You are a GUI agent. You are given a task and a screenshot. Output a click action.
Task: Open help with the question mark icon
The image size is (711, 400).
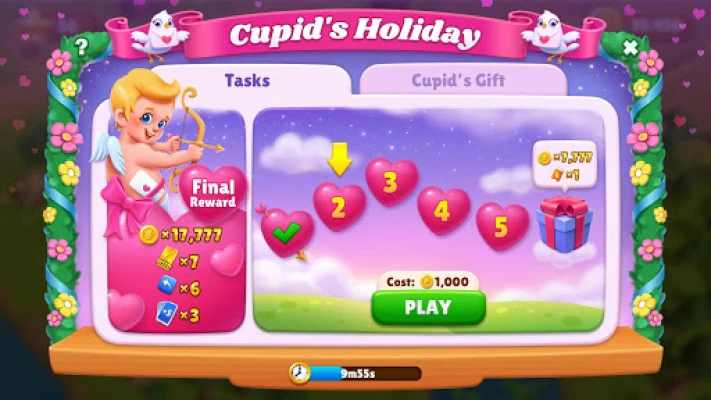[x=81, y=45]
